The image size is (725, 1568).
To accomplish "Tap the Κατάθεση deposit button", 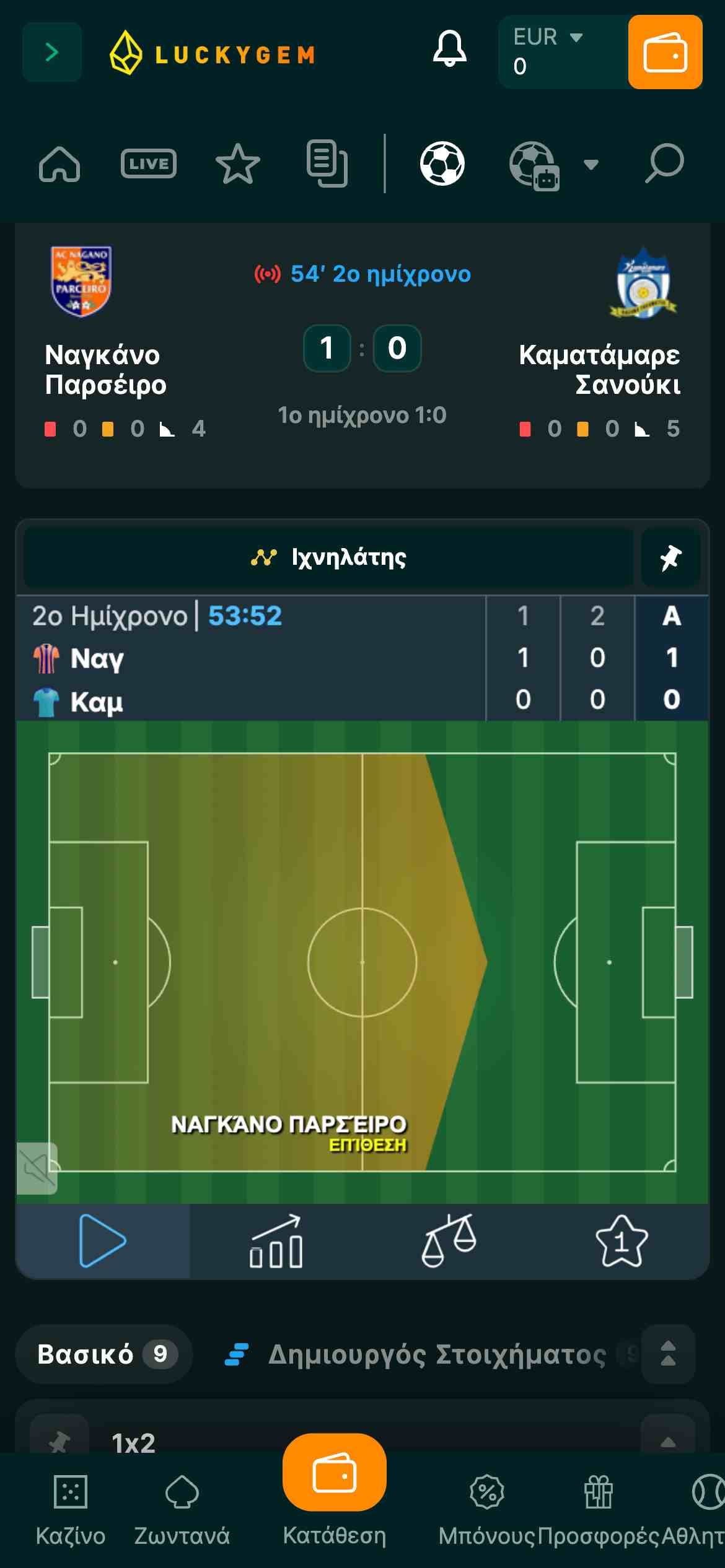I will [335, 1486].
